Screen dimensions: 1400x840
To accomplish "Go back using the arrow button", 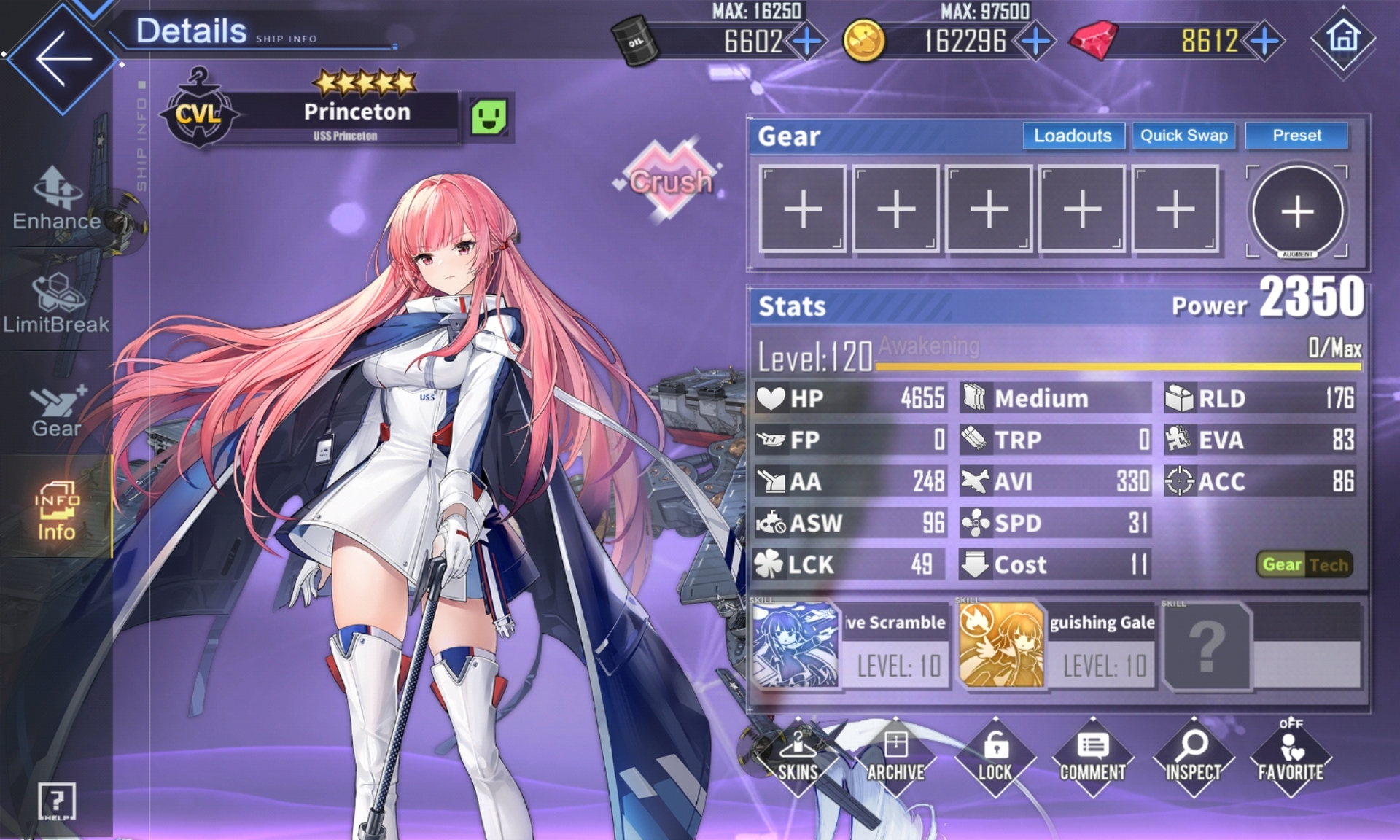I will (x=62, y=58).
